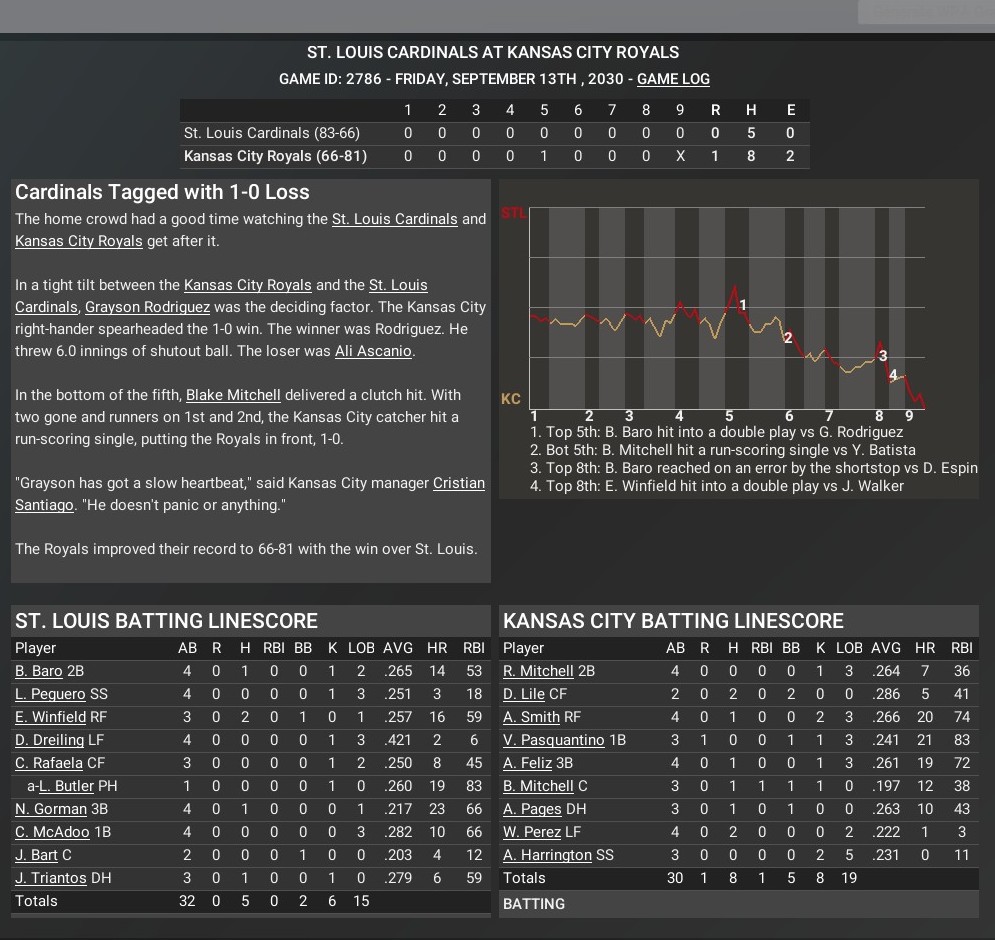Open manager Cristian Santiago's profile
Viewport: 995px width, 940px height.
pyautogui.click(x=458, y=483)
